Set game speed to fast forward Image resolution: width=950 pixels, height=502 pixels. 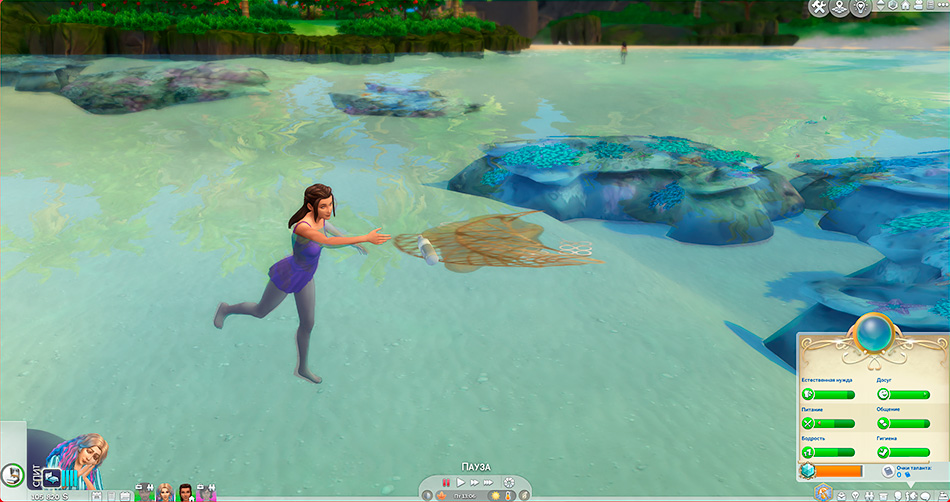point(475,482)
